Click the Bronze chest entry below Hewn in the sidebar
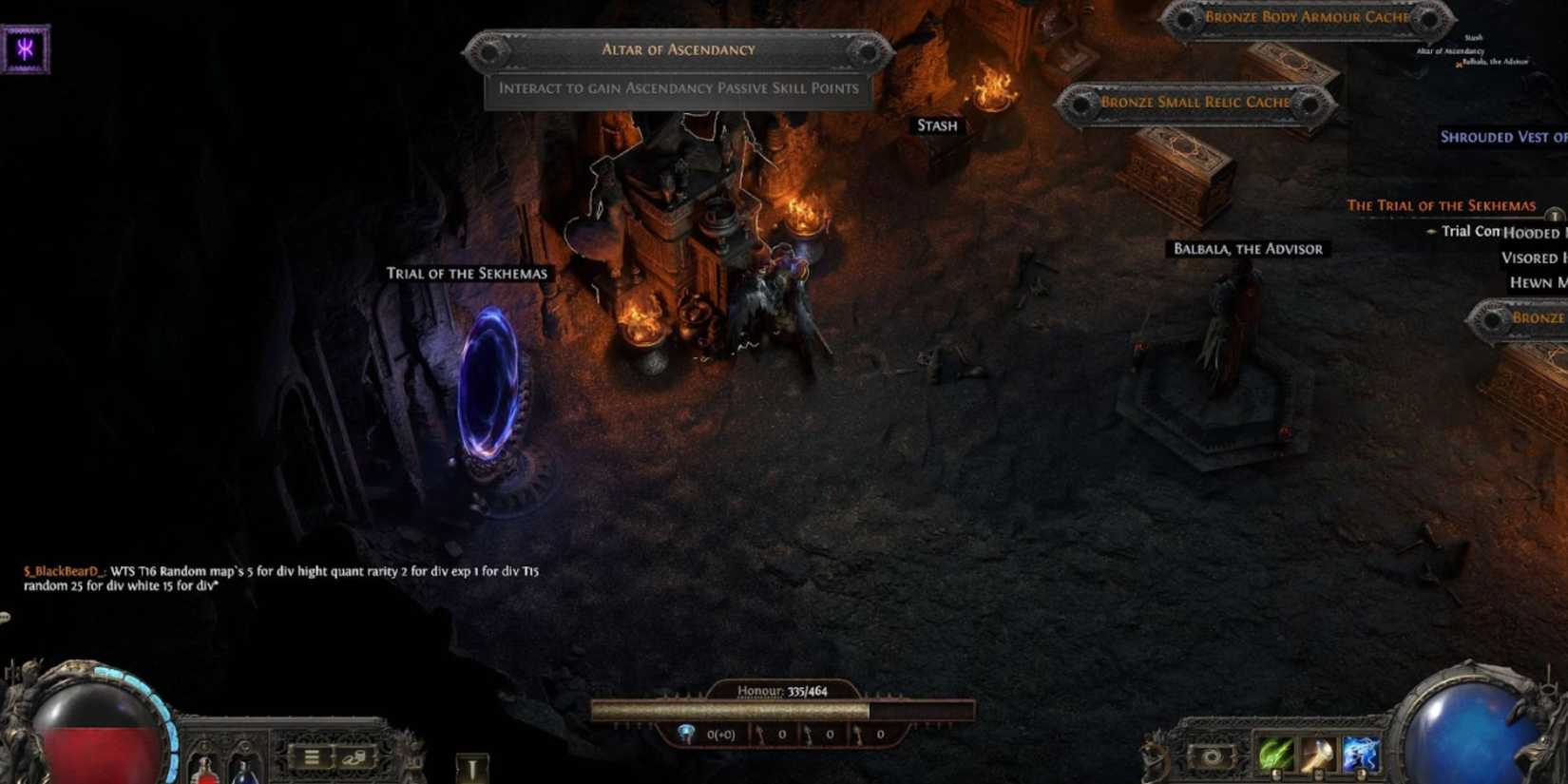1568x784 pixels. [x=1538, y=317]
